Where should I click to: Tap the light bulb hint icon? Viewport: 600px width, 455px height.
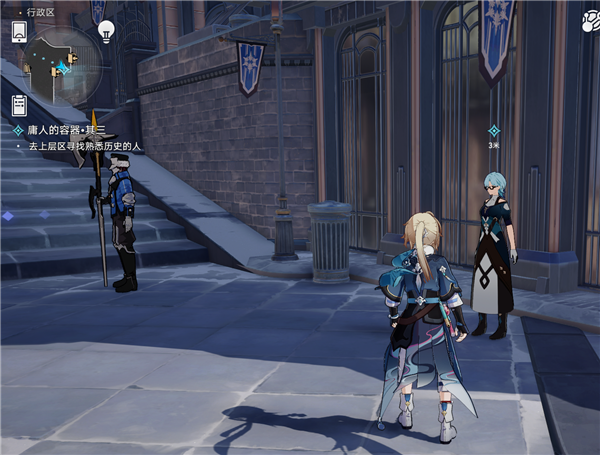[106, 33]
